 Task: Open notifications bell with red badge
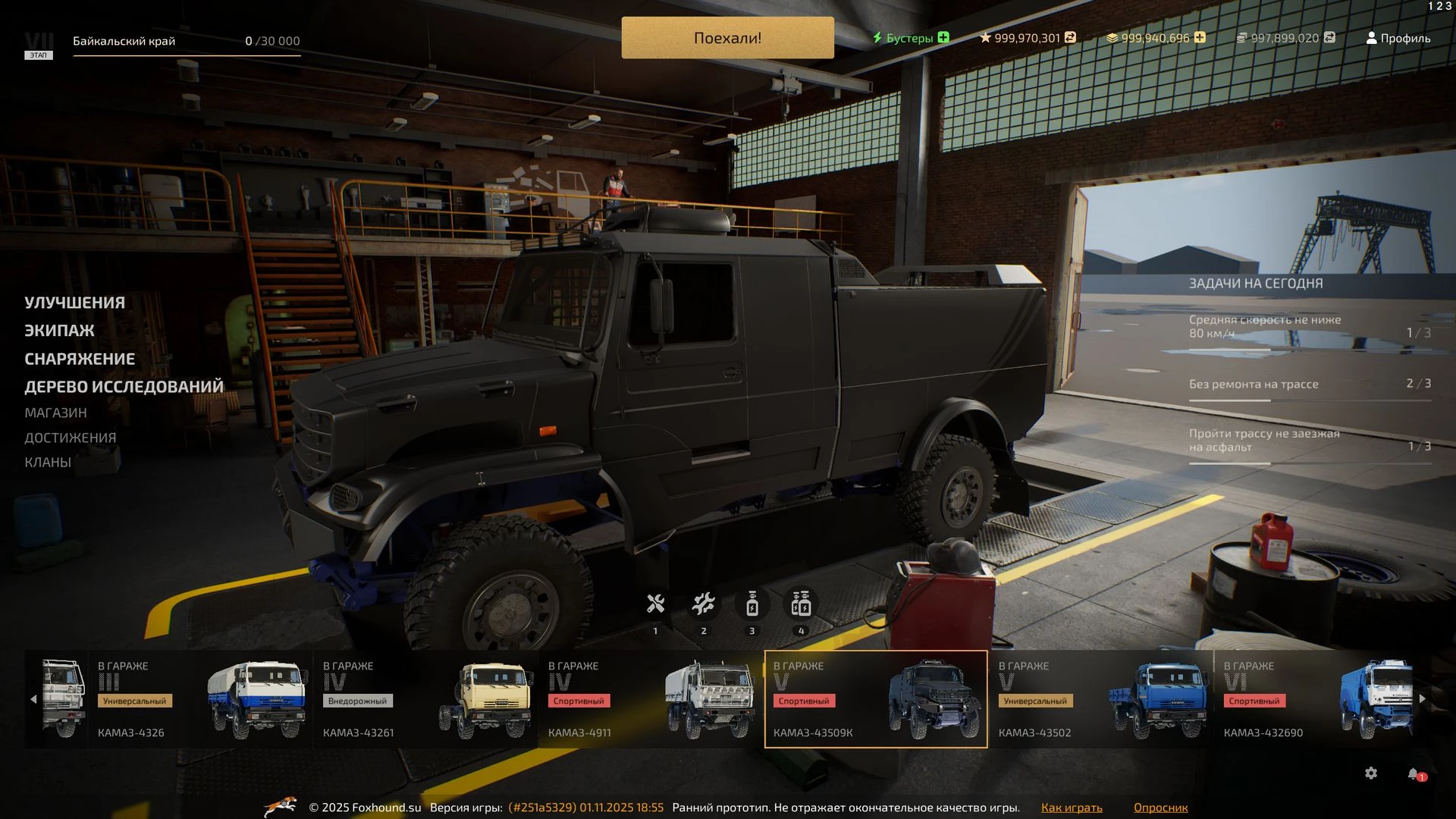(1414, 773)
